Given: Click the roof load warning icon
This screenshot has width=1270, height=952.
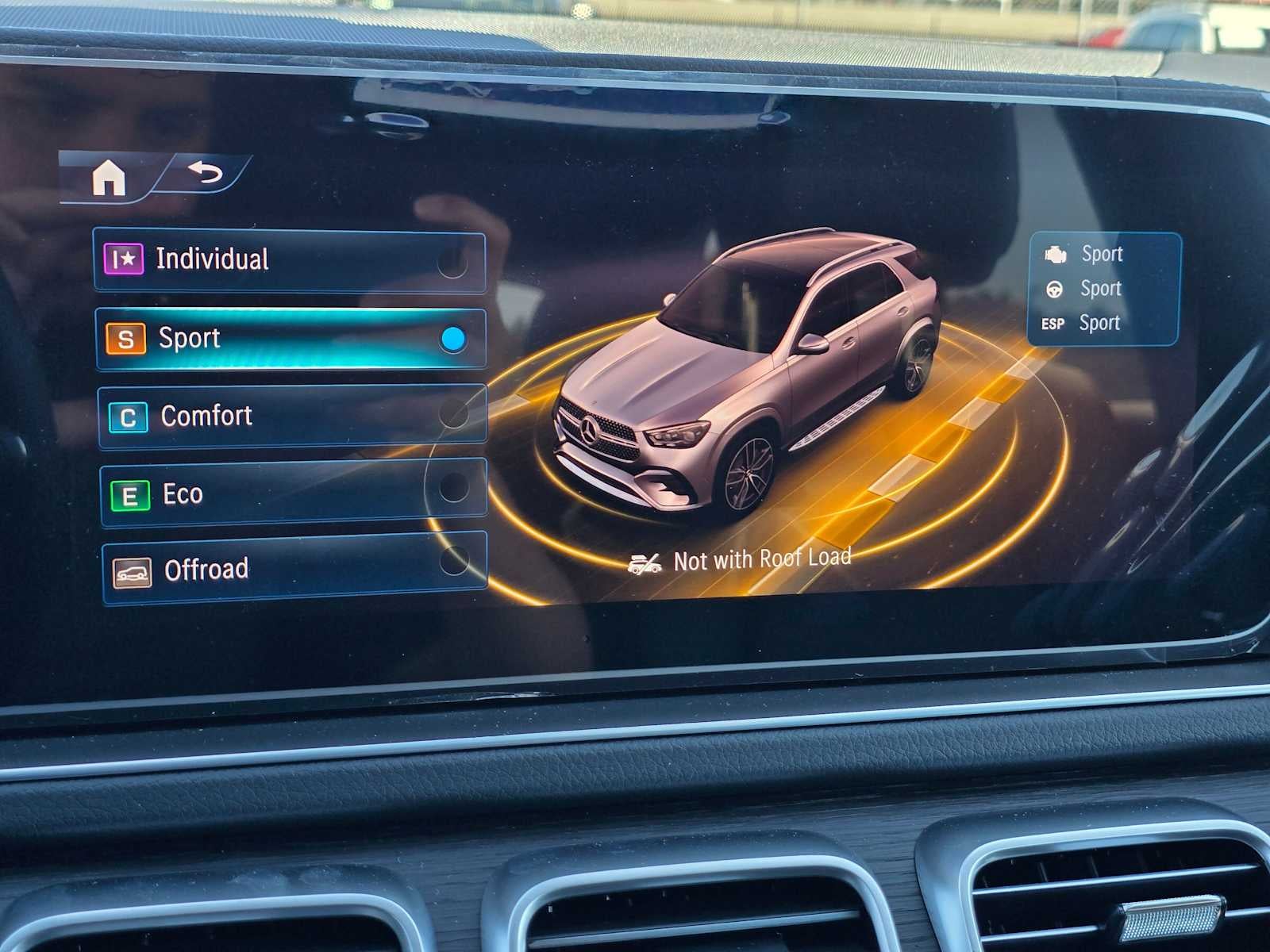Looking at the screenshot, I should click(x=645, y=560).
